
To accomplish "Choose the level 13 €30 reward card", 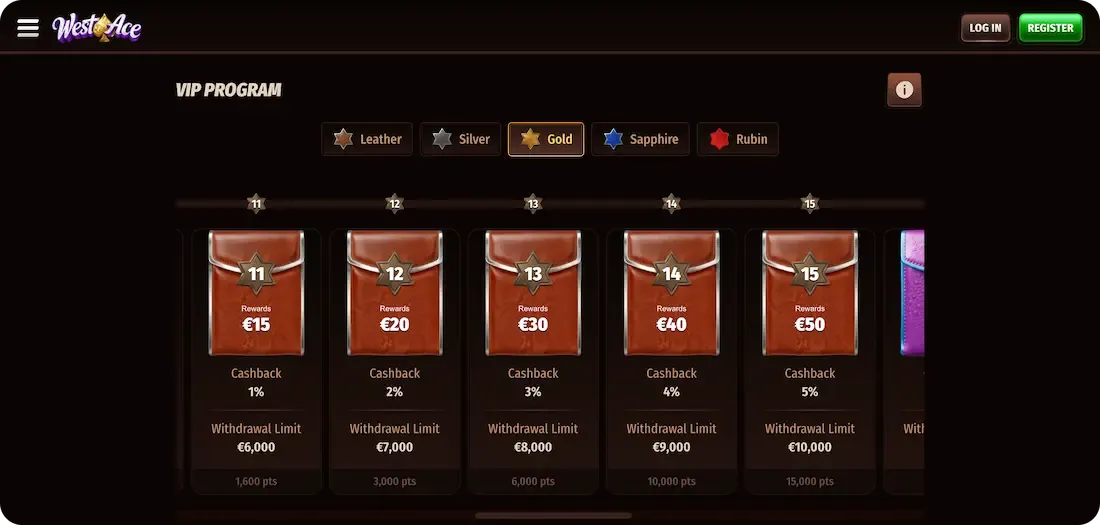I will point(533,293).
